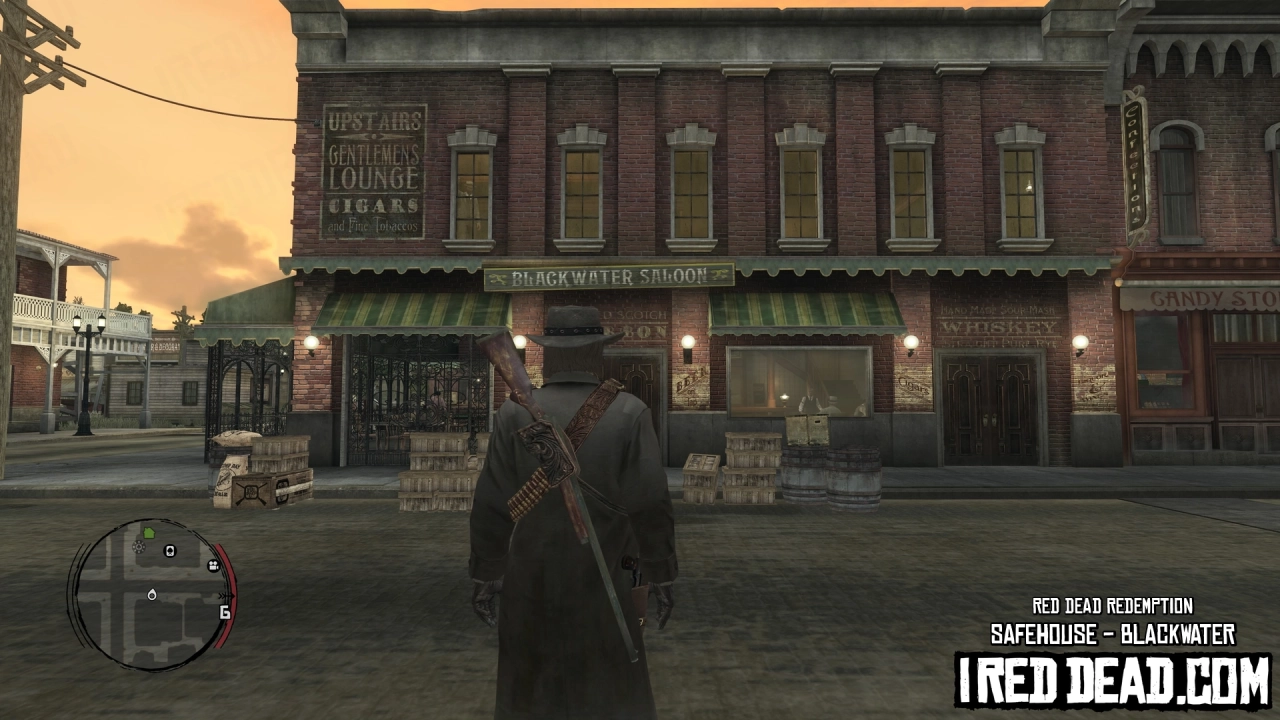Click the RED DEAD REDEMPTION title text
The image size is (1280, 720).
(x=1113, y=607)
